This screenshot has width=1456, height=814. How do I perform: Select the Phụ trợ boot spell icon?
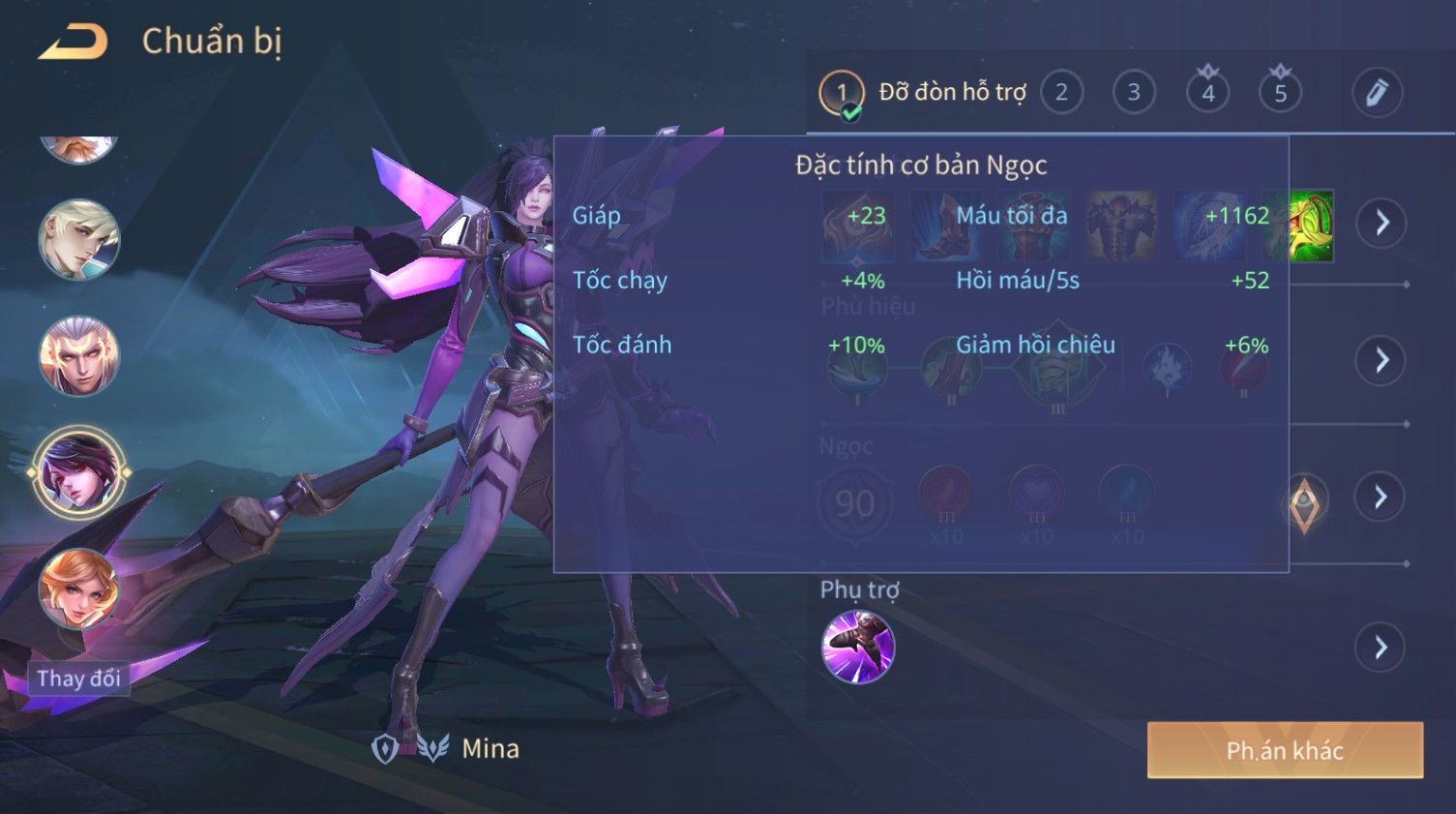(857, 647)
